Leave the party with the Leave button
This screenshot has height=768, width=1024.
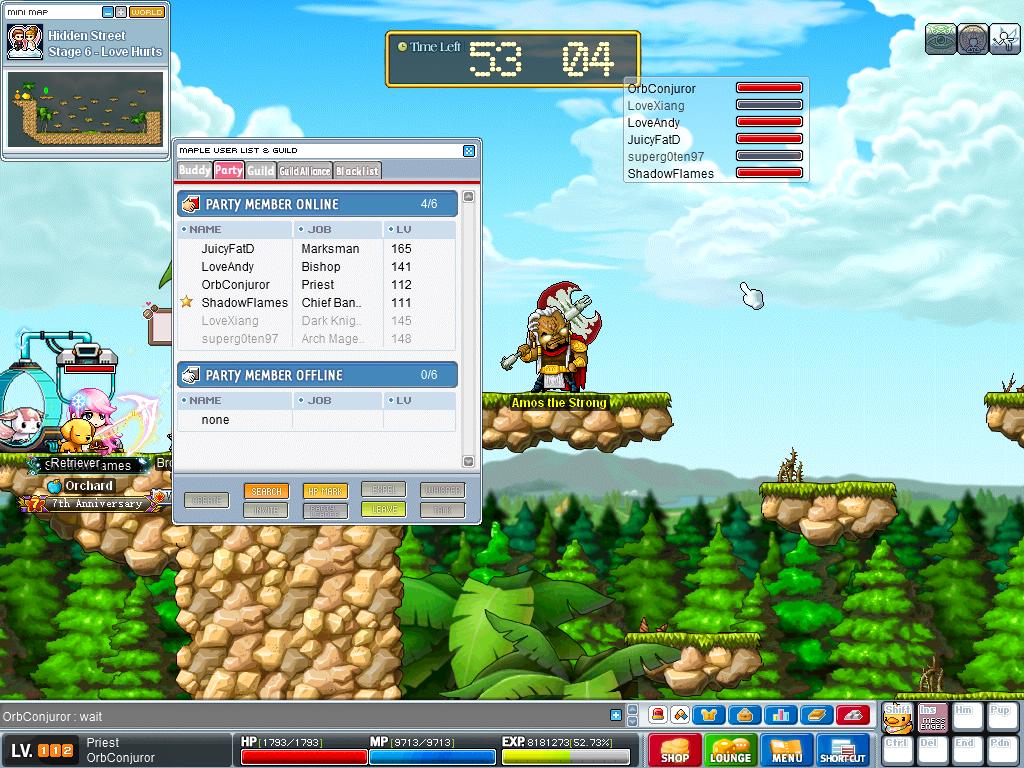click(x=384, y=510)
